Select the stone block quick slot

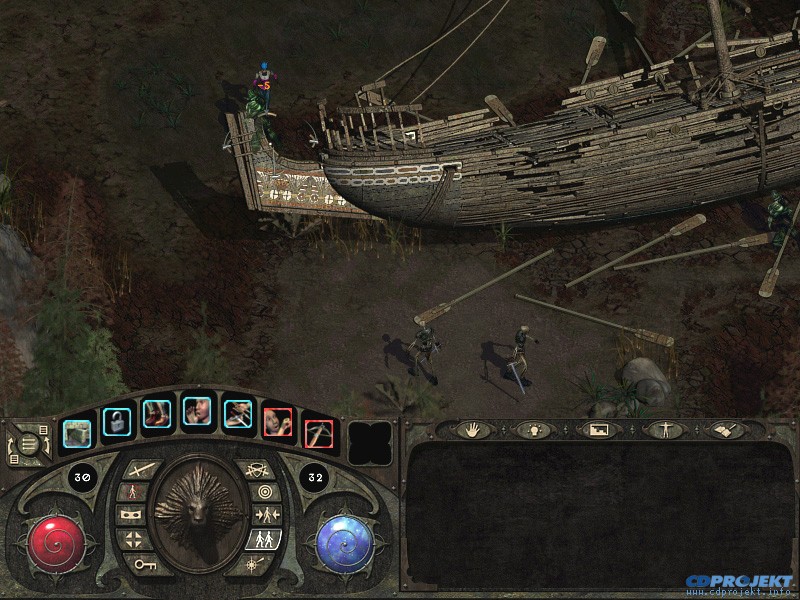(x=77, y=432)
